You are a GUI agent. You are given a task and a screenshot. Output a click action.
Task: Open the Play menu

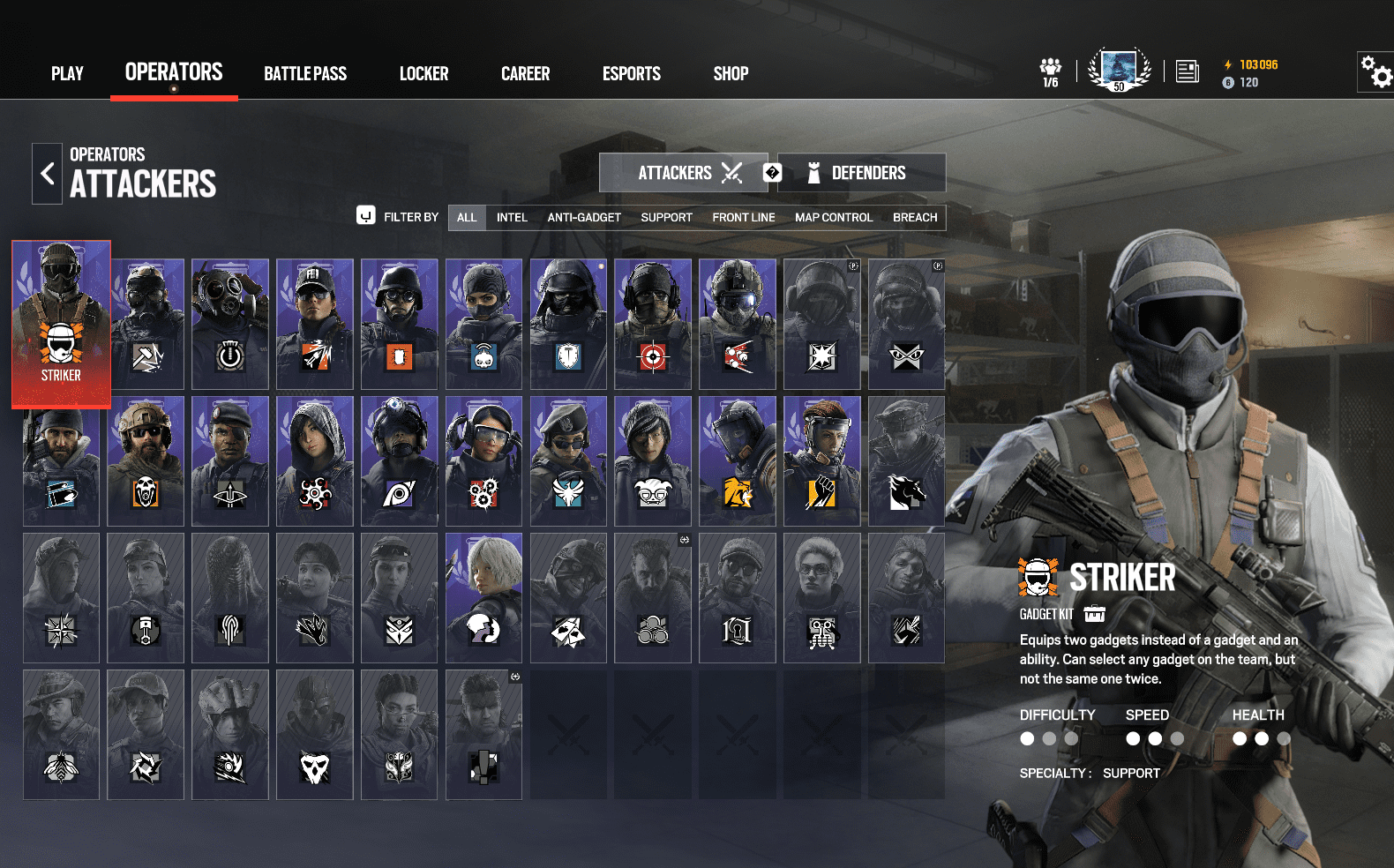(x=67, y=73)
